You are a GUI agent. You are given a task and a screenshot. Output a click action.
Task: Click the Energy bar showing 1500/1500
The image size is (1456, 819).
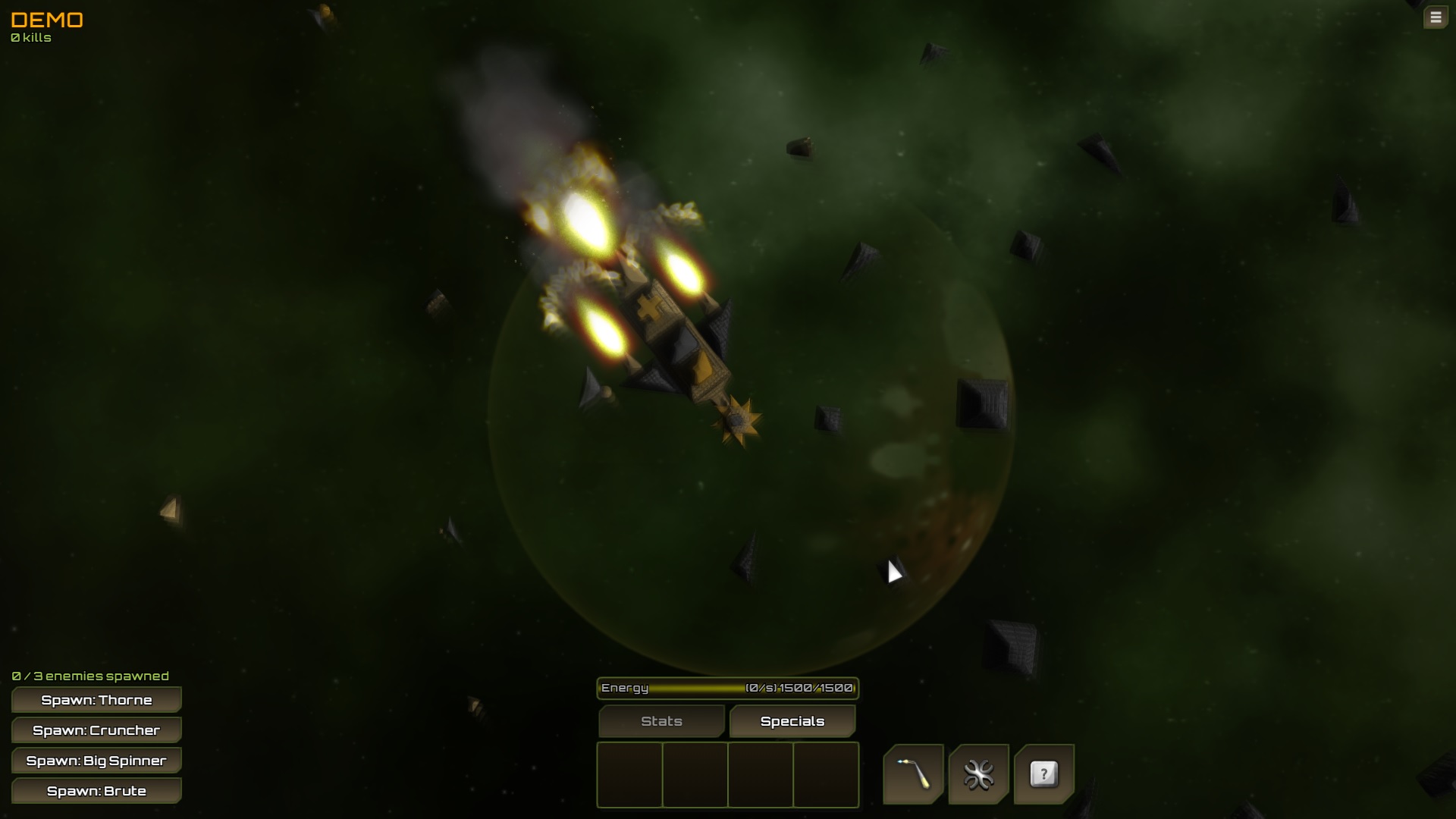pos(726,689)
